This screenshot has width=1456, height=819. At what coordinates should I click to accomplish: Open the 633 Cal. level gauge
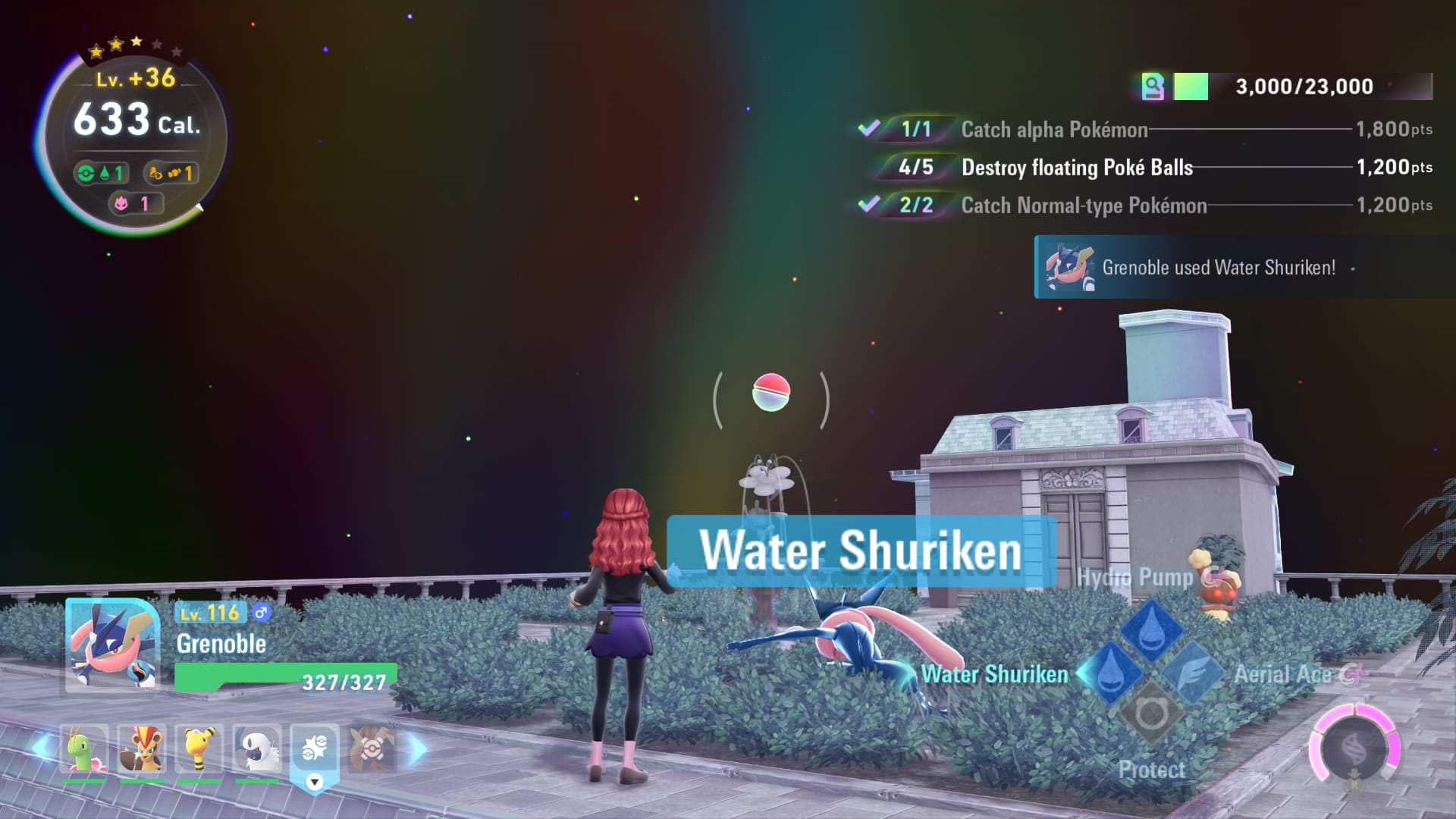pos(136,136)
